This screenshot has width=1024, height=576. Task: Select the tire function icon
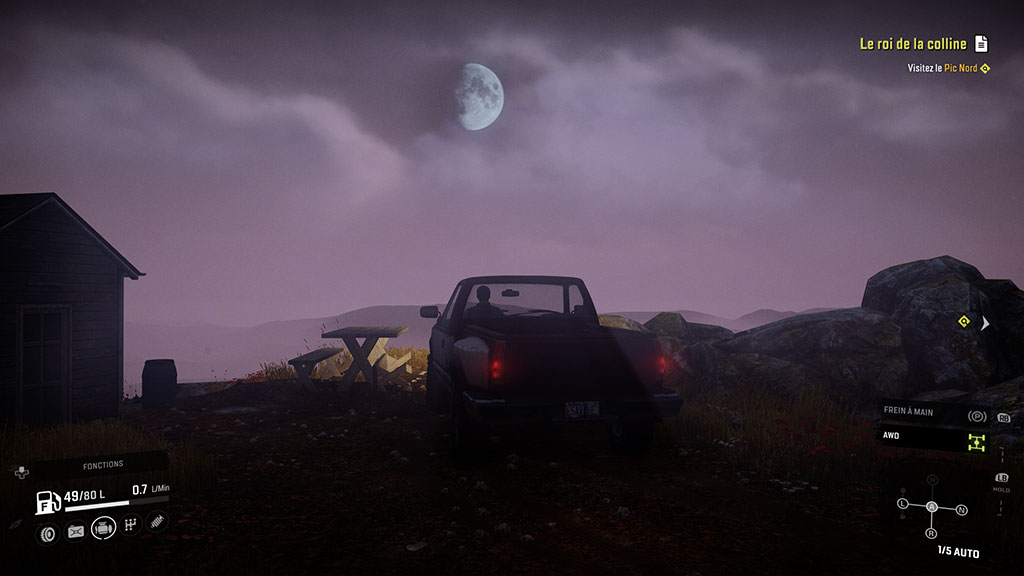(47, 532)
